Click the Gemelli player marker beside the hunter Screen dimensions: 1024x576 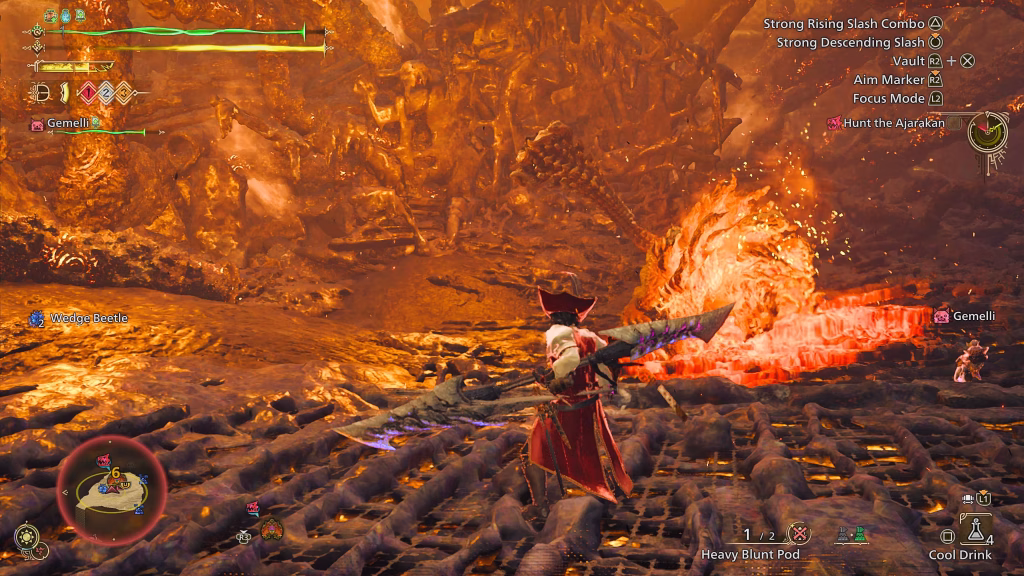pyautogui.click(x=941, y=316)
